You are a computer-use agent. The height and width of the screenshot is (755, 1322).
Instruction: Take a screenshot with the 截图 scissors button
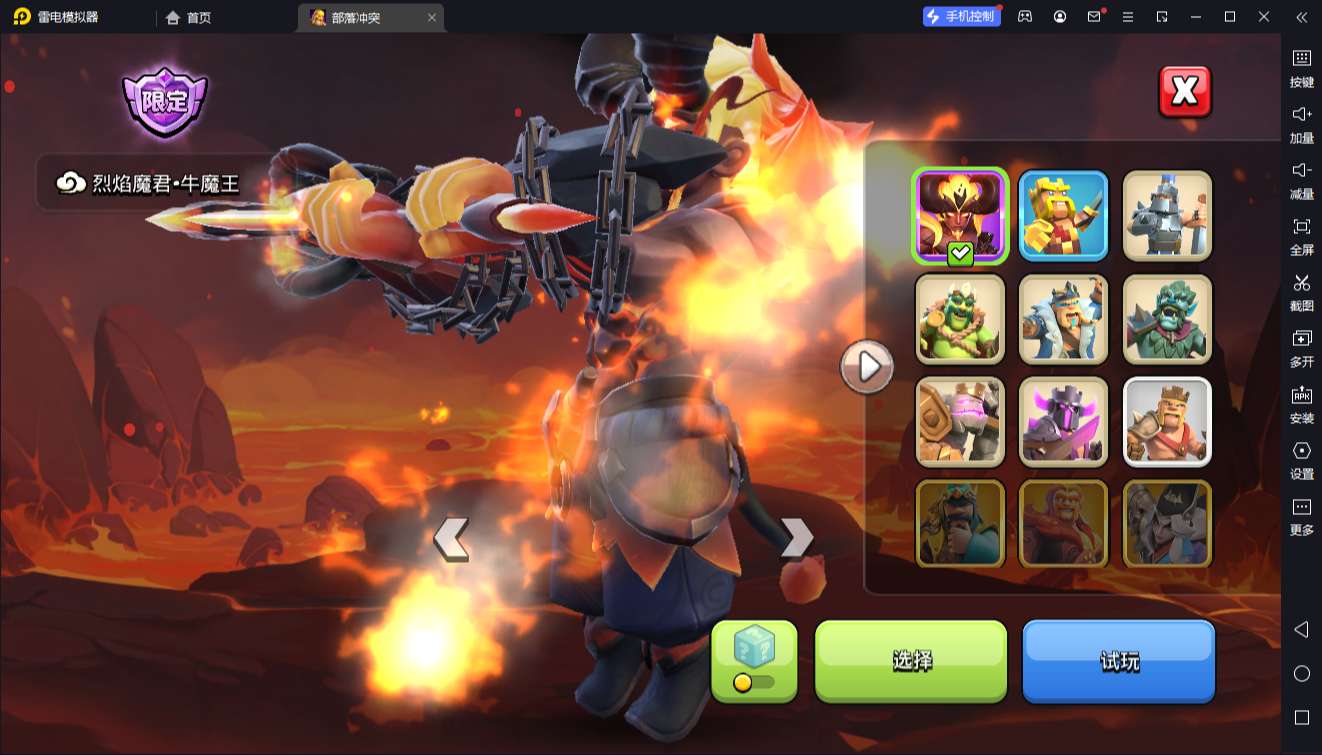coord(1301,291)
